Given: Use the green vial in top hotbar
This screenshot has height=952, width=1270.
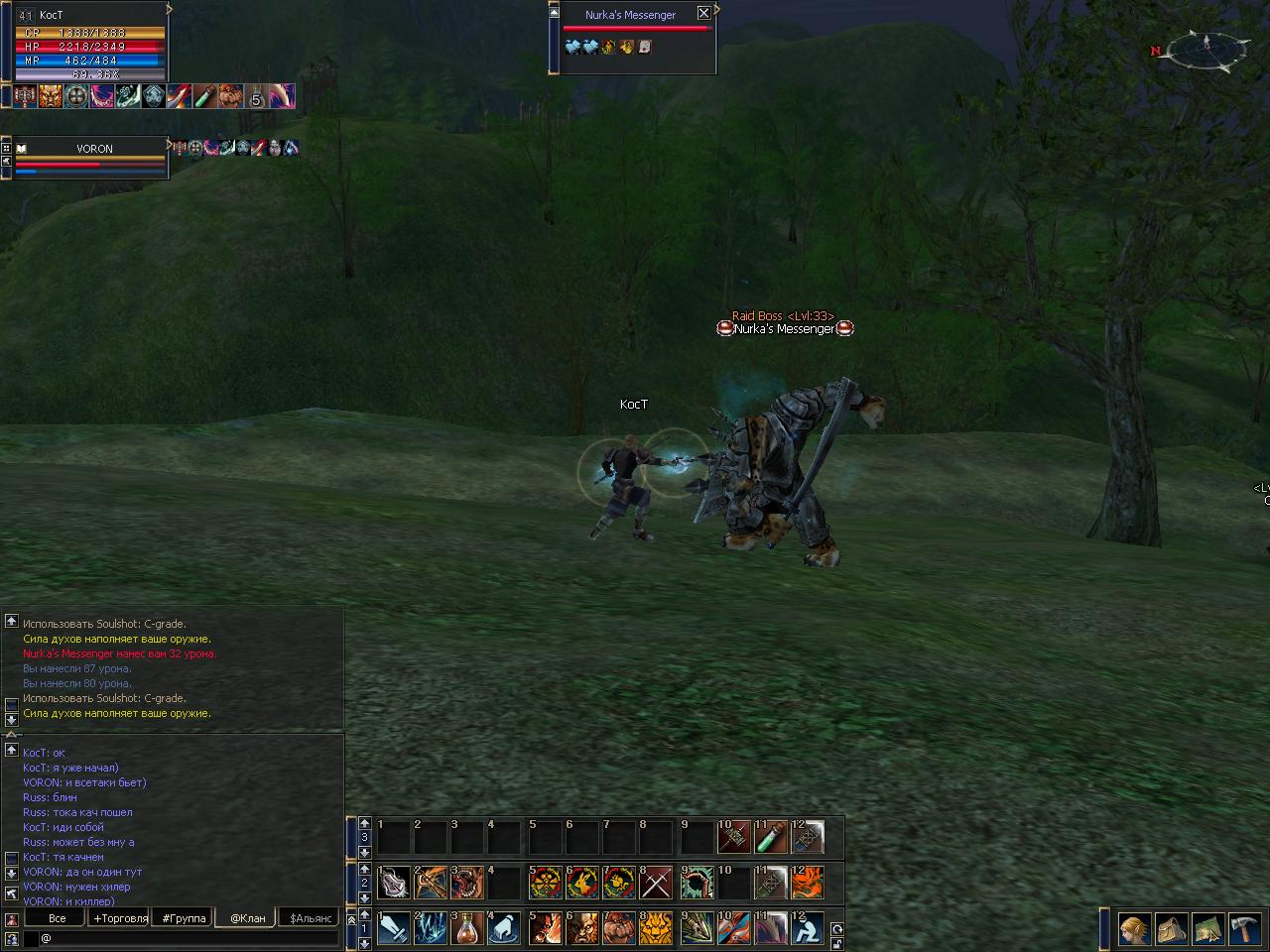Looking at the screenshot, I should pos(770,837).
